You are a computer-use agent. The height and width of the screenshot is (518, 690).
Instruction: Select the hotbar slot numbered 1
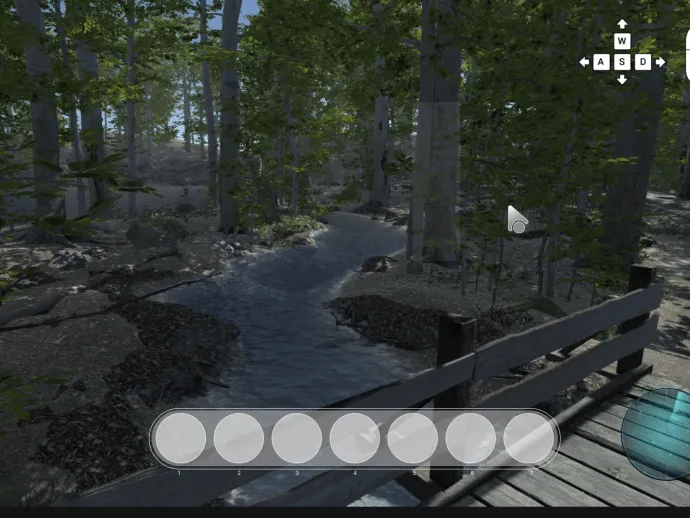coord(181,438)
